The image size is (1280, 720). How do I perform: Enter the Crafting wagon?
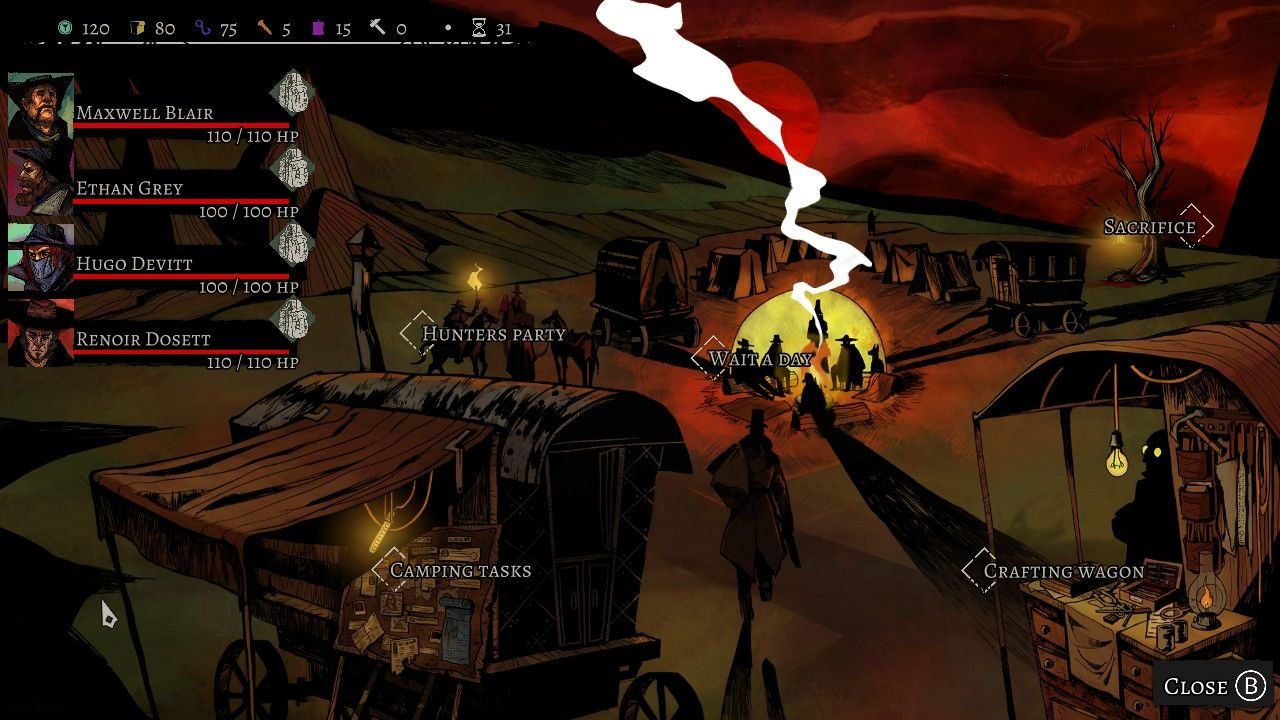1063,571
